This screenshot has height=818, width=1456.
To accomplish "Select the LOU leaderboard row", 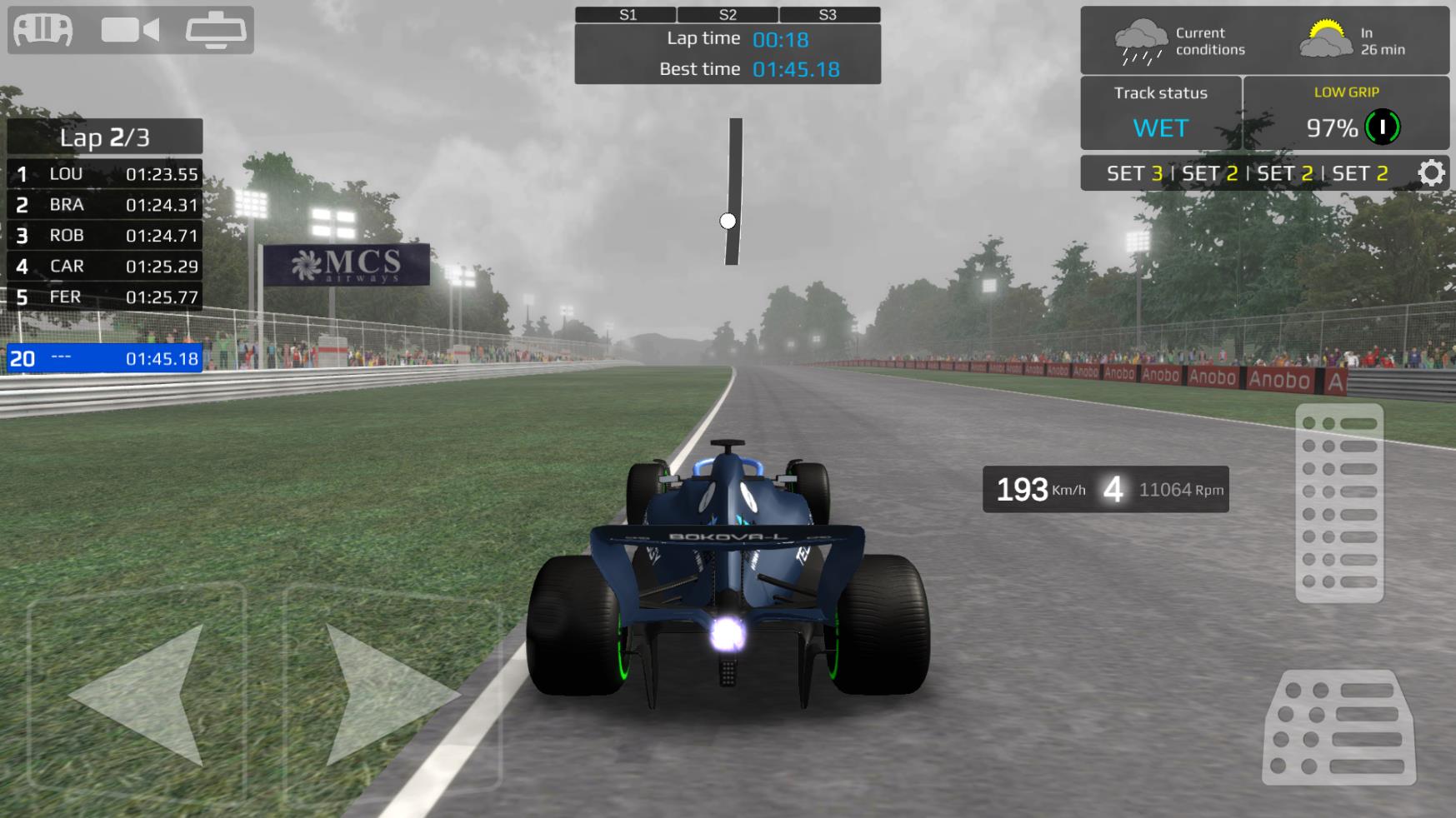I will (x=105, y=174).
